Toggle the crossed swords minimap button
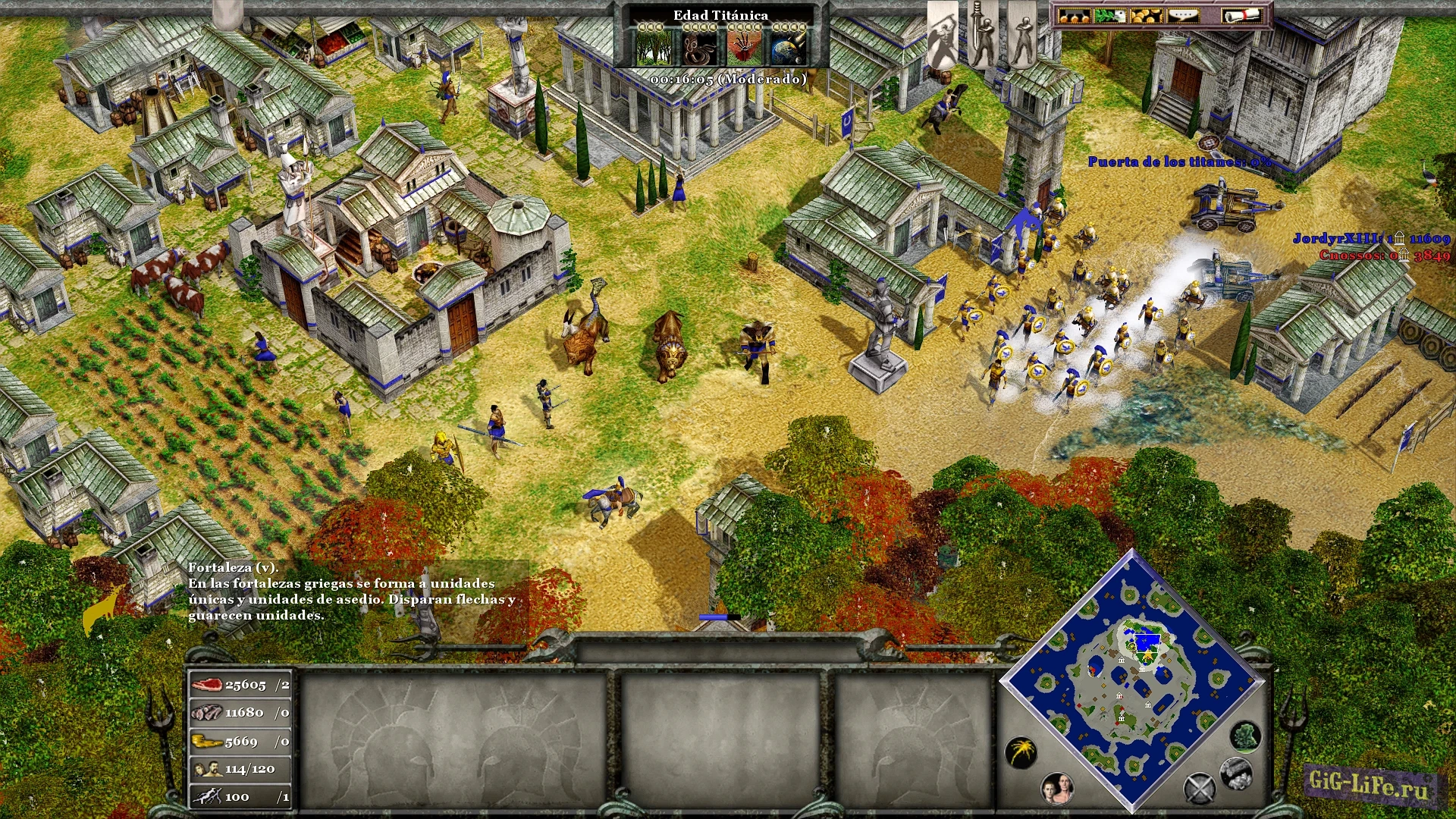 click(x=1200, y=789)
